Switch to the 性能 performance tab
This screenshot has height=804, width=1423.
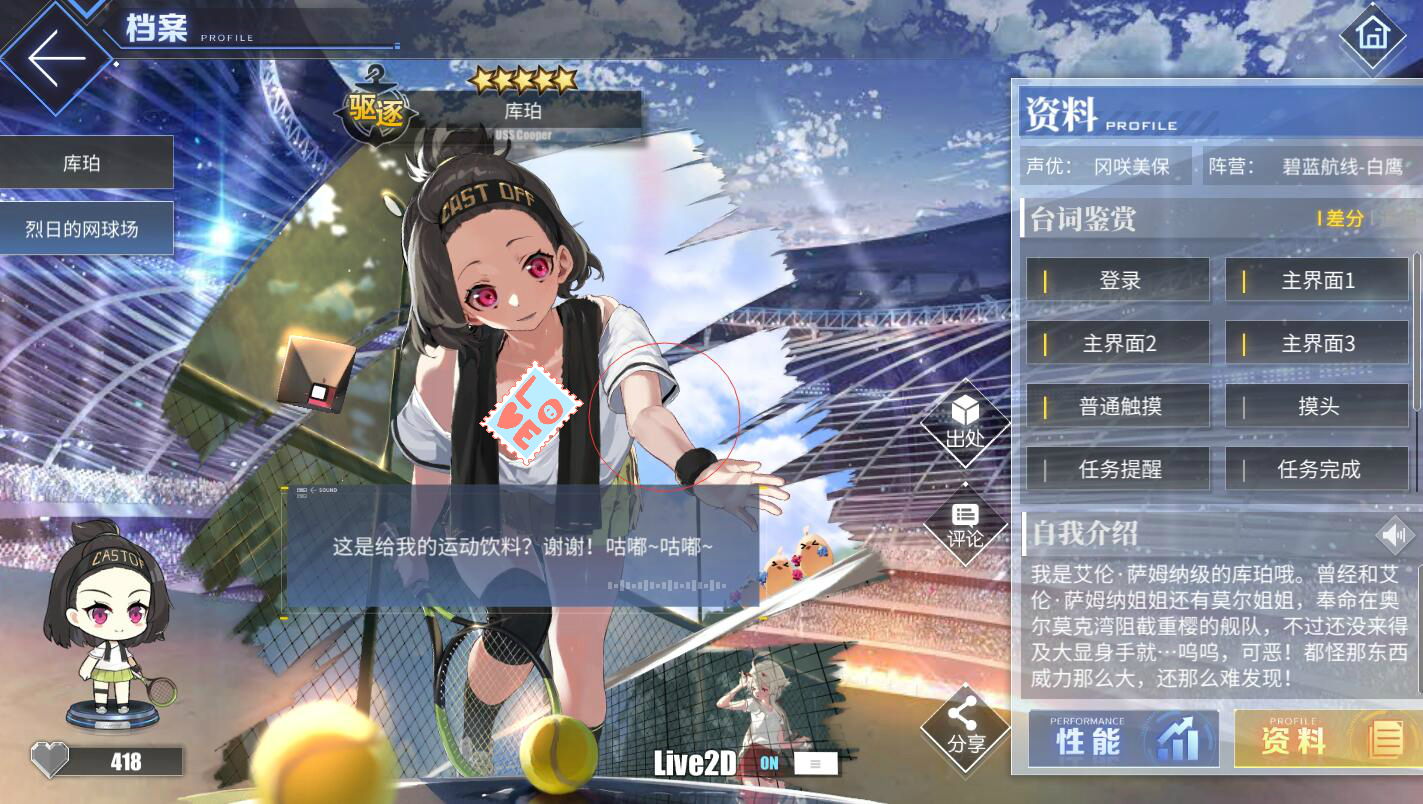[1123, 740]
